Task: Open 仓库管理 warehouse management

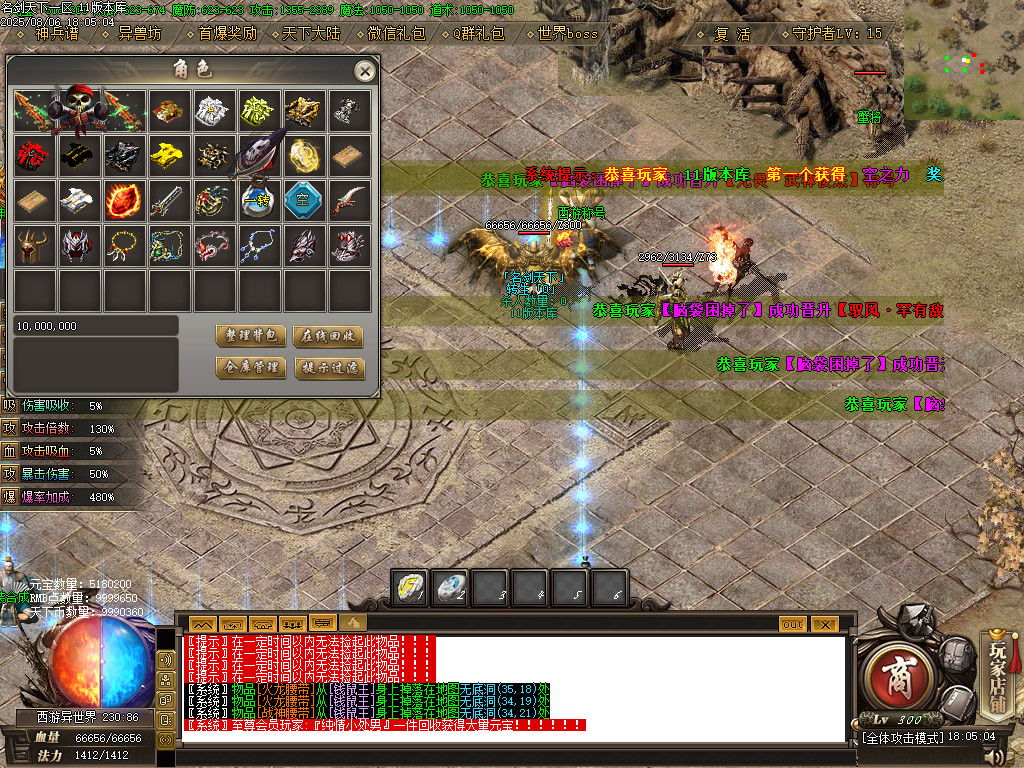Action: click(250, 368)
